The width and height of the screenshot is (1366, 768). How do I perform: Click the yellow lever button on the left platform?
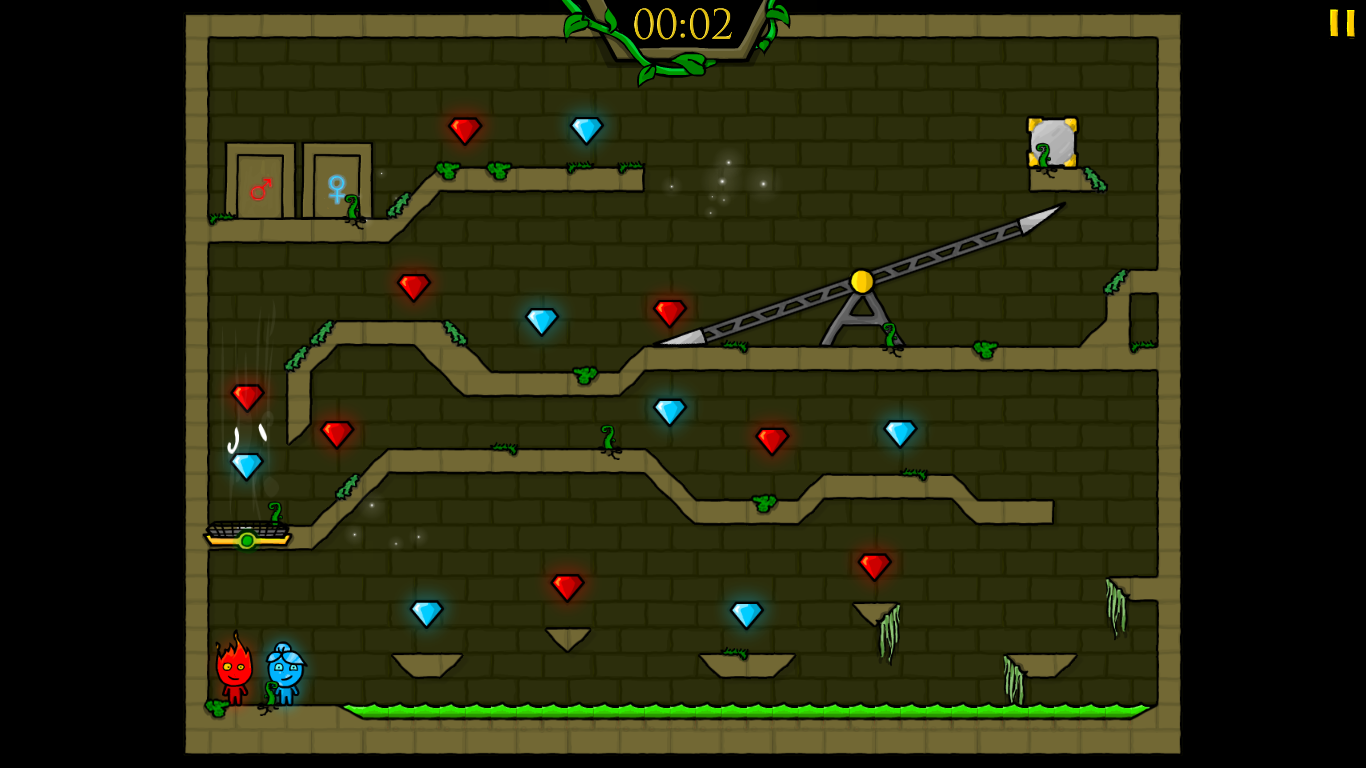(x=247, y=540)
